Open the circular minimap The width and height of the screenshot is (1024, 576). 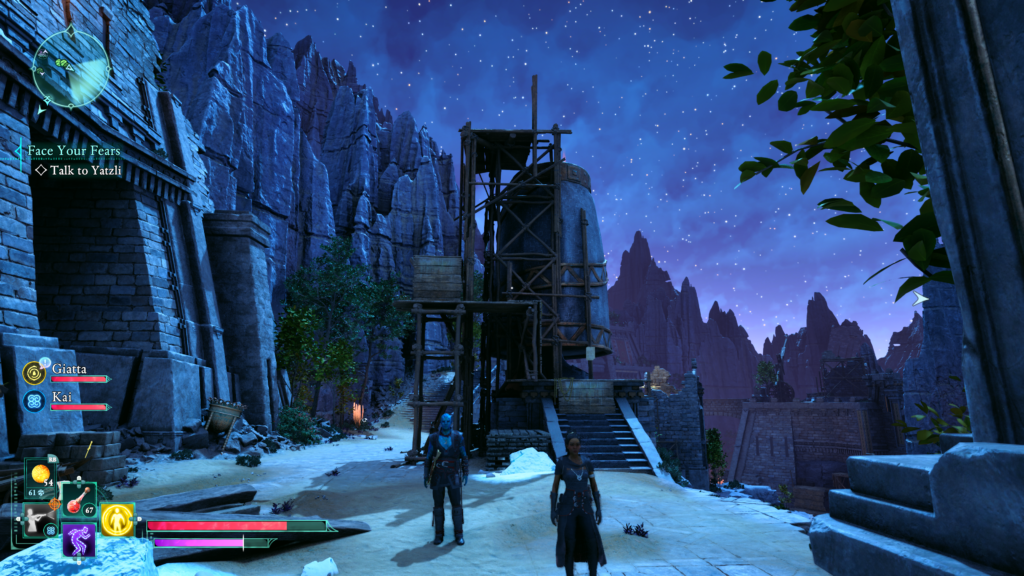coord(70,67)
